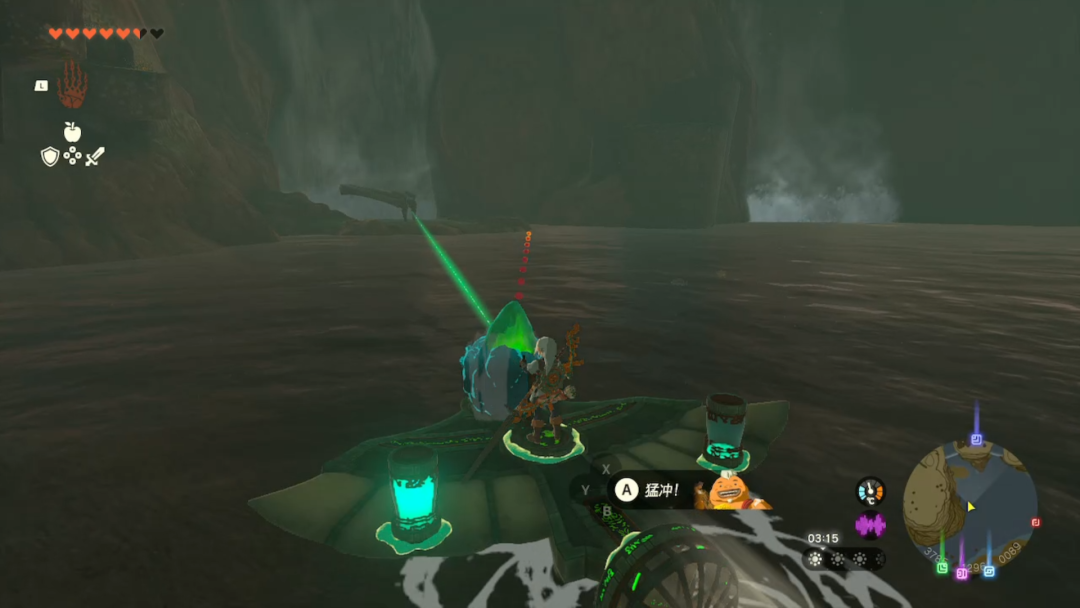Activate the red Ultrahand ability icon
1080x608 pixels.
coord(72,86)
